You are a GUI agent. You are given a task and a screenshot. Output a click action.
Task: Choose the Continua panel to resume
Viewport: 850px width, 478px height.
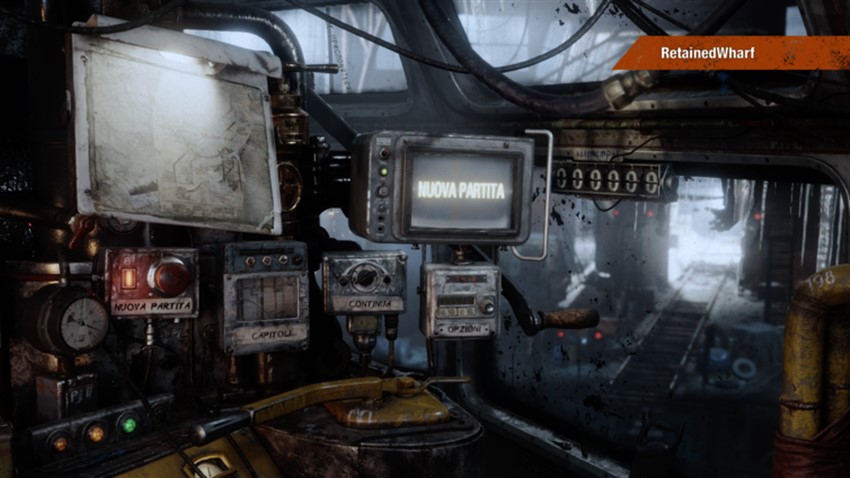pyautogui.click(x=364, y=284)
